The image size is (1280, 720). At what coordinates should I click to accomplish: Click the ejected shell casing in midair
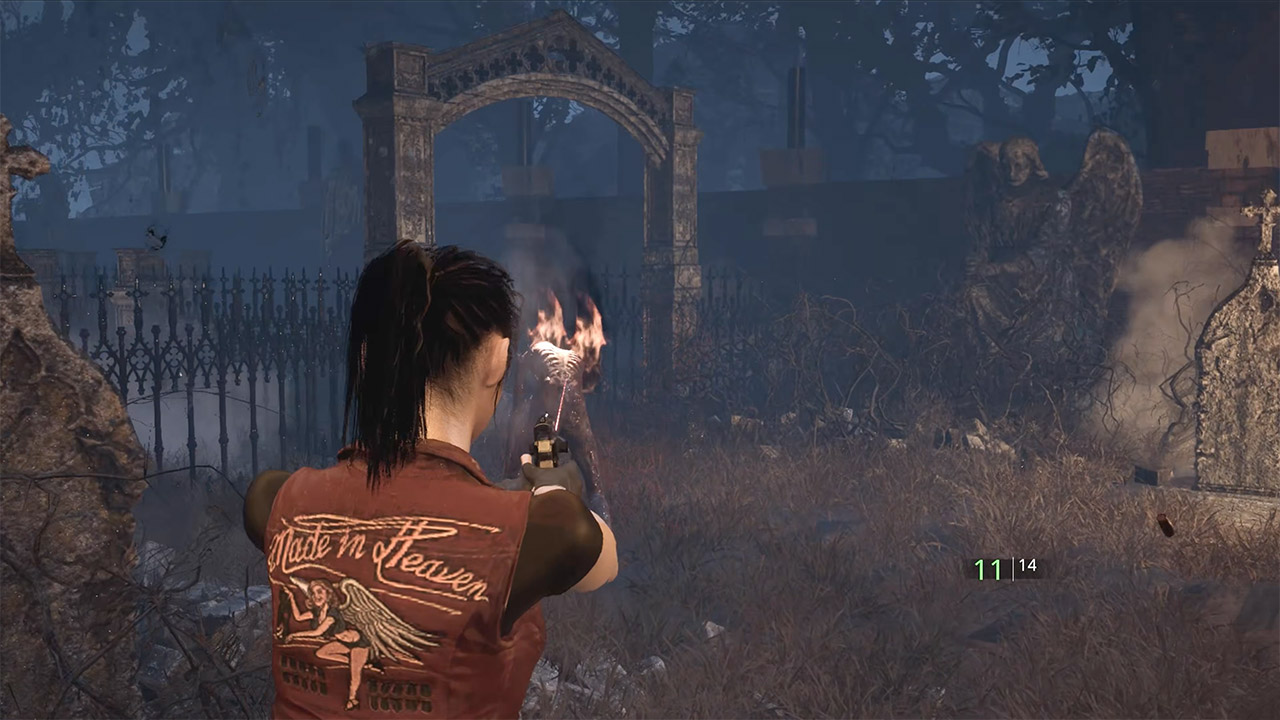click(x=1166, y=525)
